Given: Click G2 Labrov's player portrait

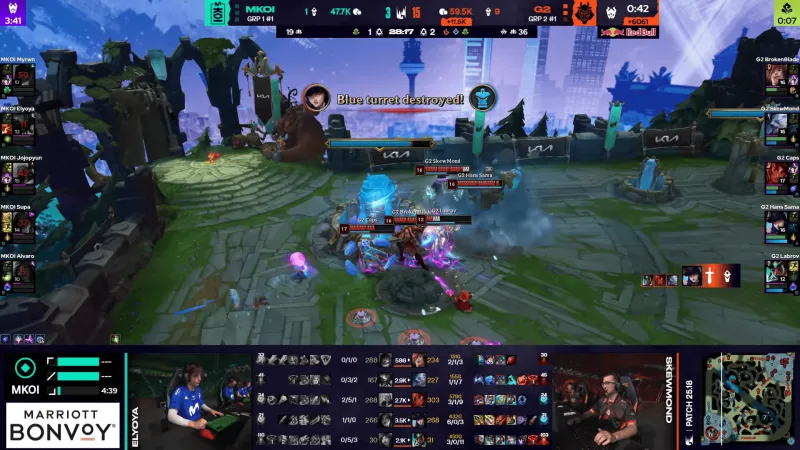Looking at the screenshot, I should (782, 273).
